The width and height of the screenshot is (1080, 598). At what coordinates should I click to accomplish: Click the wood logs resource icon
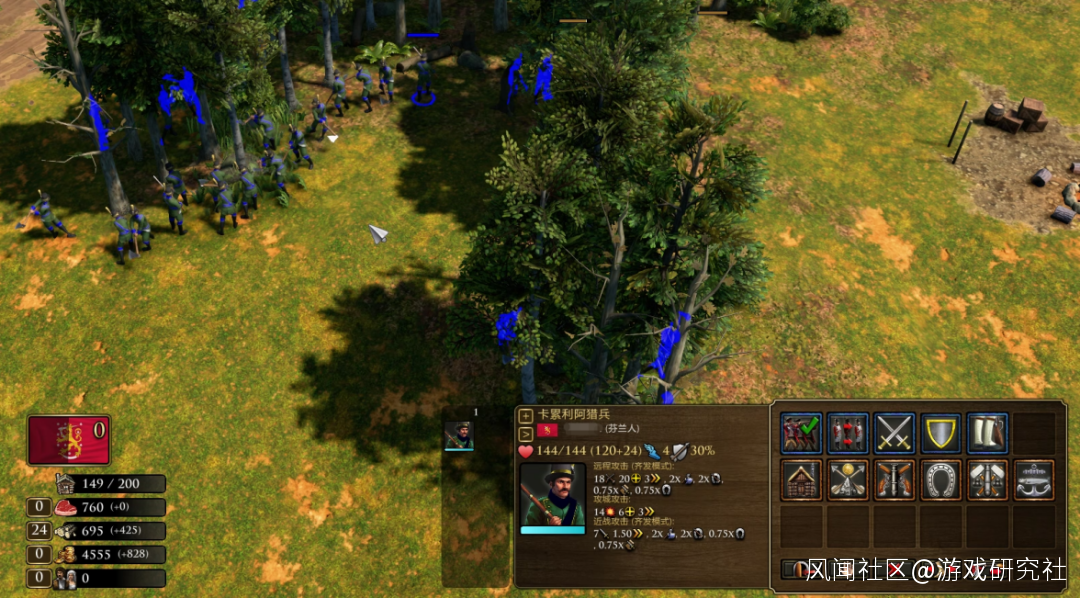point(68,530)
